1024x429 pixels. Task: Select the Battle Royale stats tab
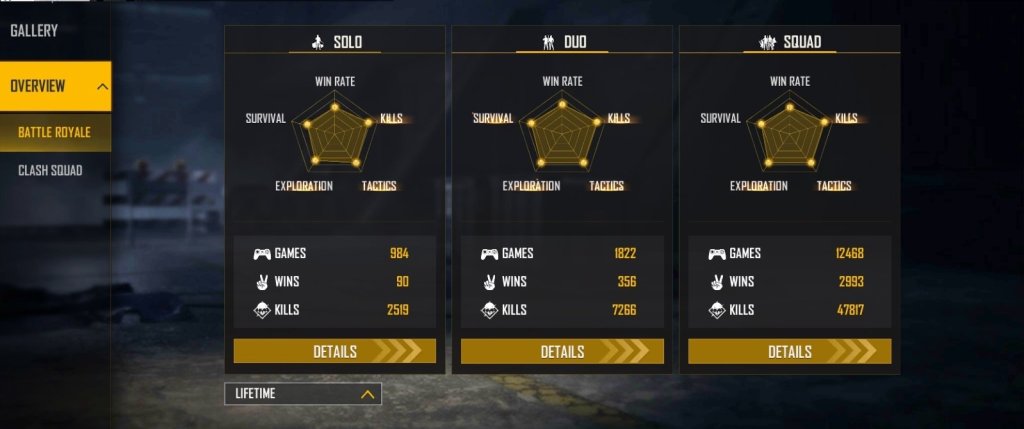(55, 132)
